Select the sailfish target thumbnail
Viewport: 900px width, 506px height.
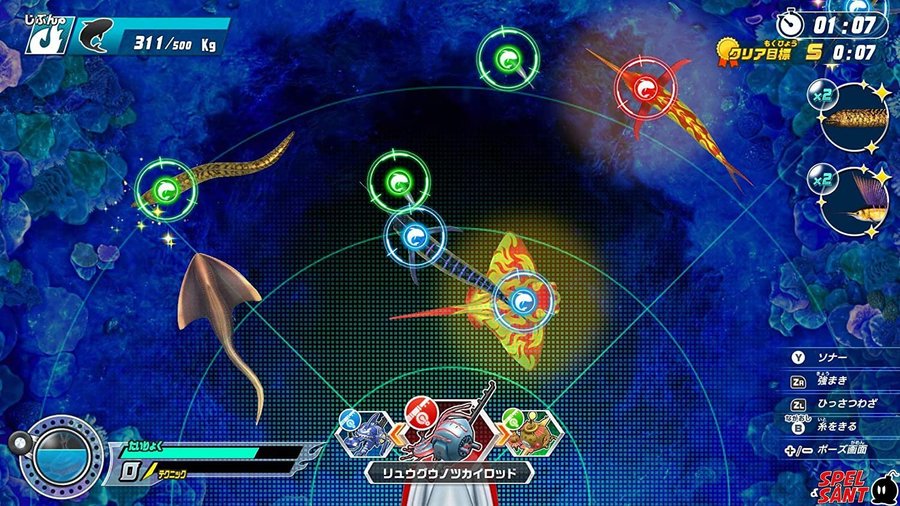tap(852, 200)
